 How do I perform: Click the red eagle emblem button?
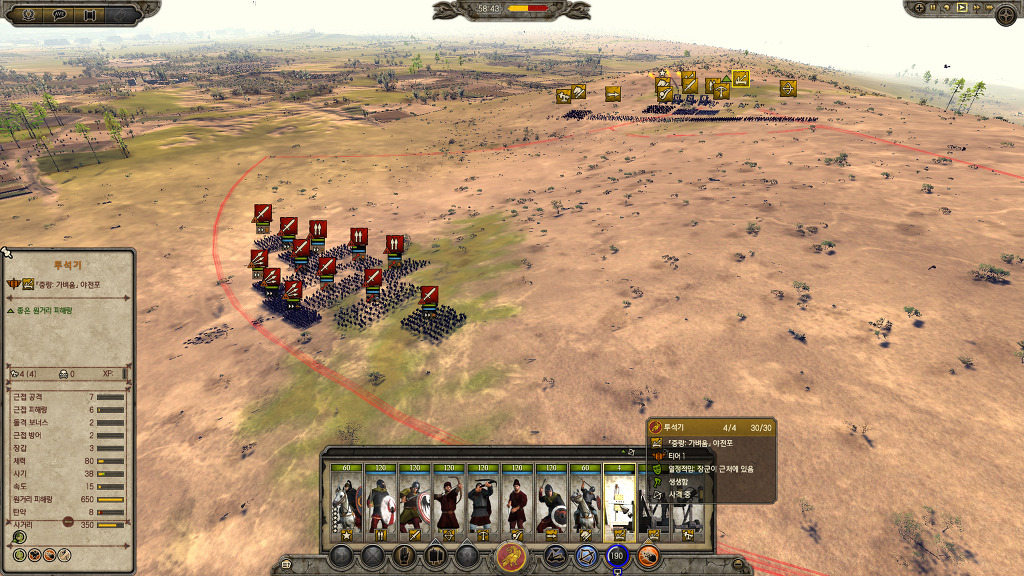[512, 557]
